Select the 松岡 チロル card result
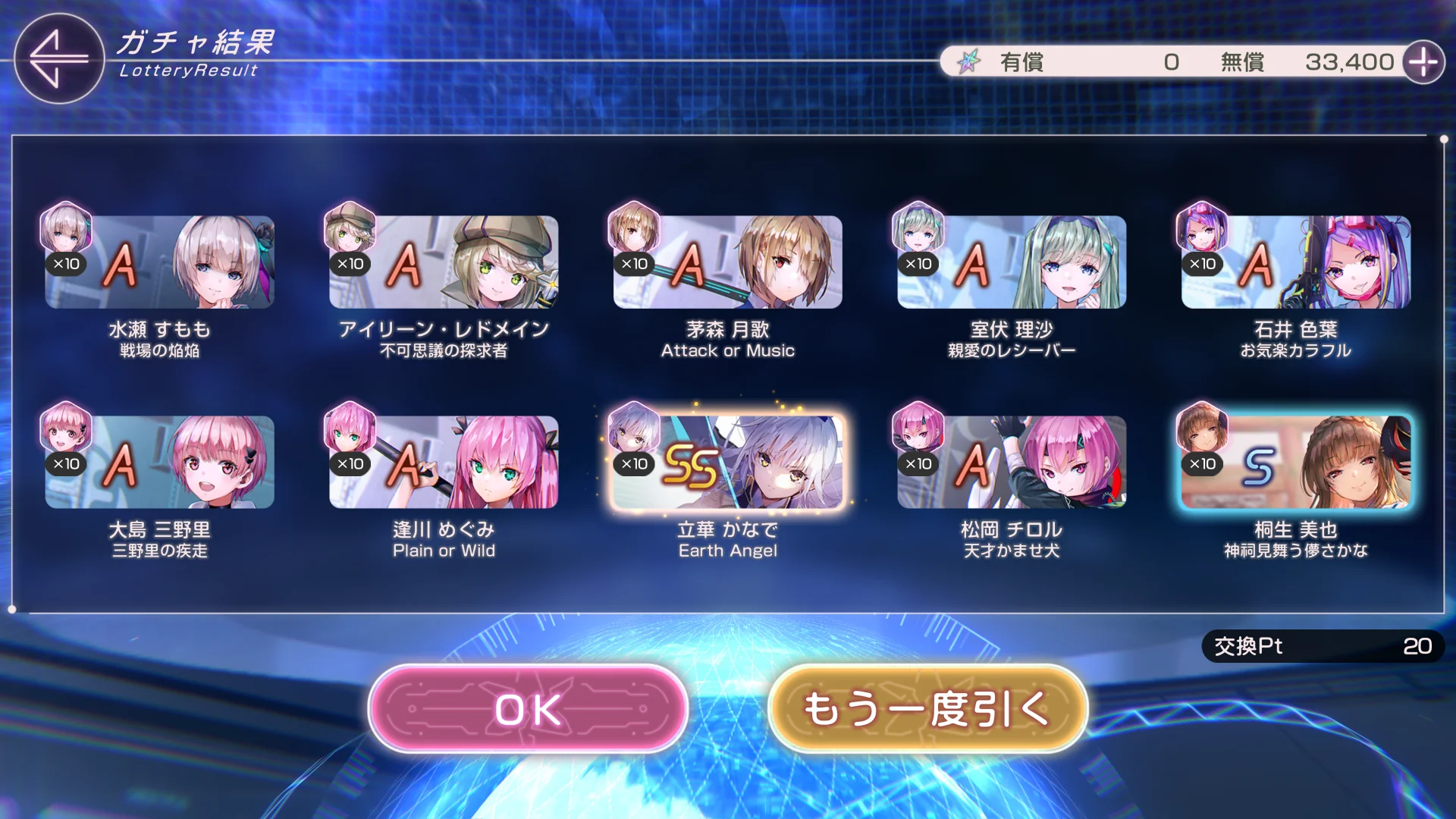This screenshot has width=1456, height=819. point(1012,463)
